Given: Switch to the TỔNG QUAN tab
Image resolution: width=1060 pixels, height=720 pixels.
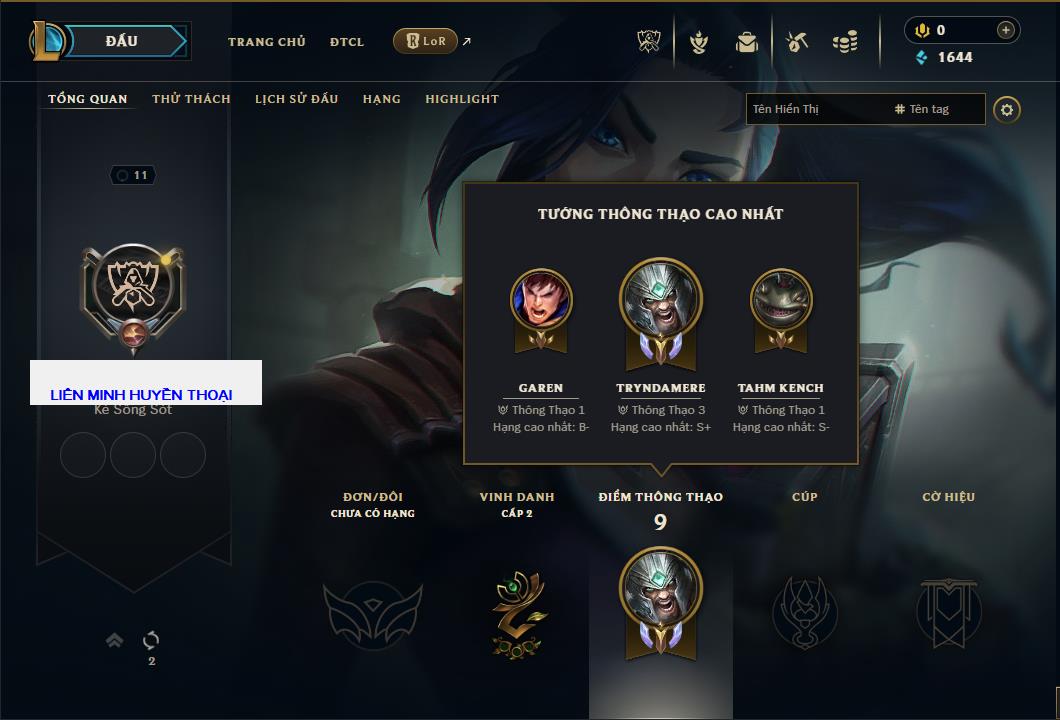Looking at the screenshot, I should click(88, 99).
